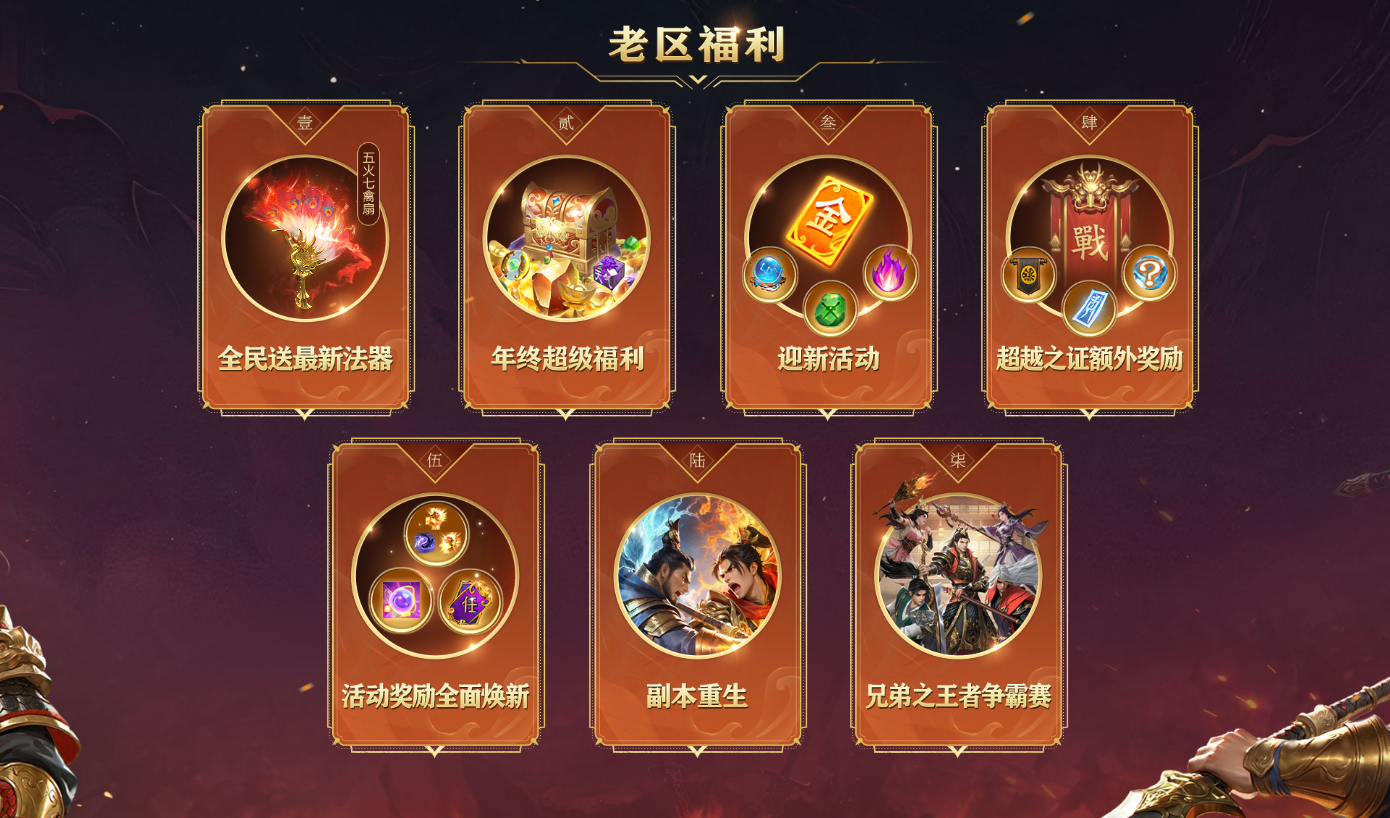Open the 超越之证额外奖励 card

[1089, 258]
